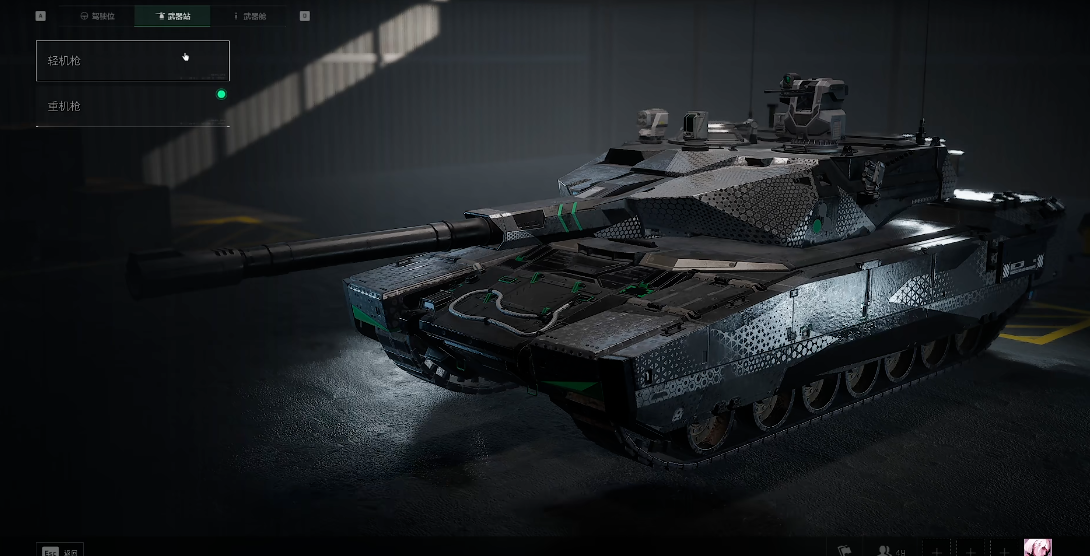This screenshot has height=556, width=1090.
Task: Choose the 重机枪 heavy machine gun option
Action: point(133,106)
